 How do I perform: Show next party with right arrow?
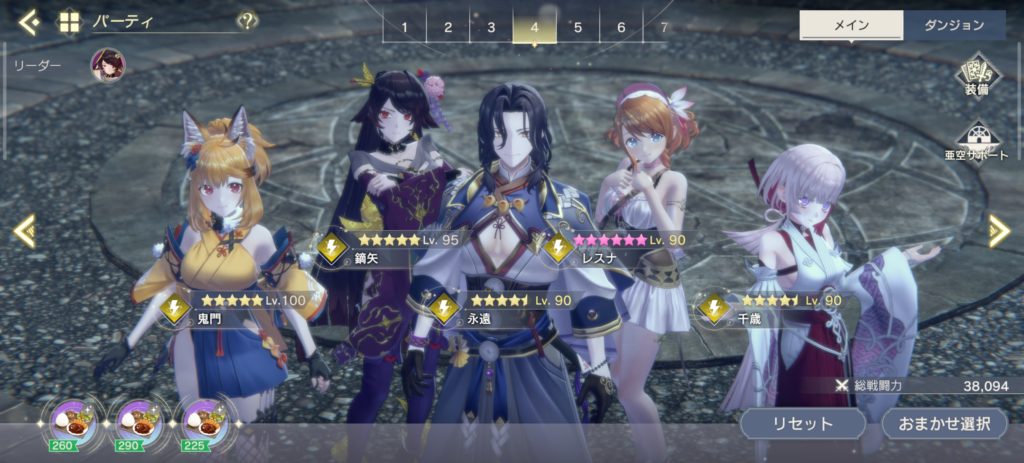tap(998, 231)
